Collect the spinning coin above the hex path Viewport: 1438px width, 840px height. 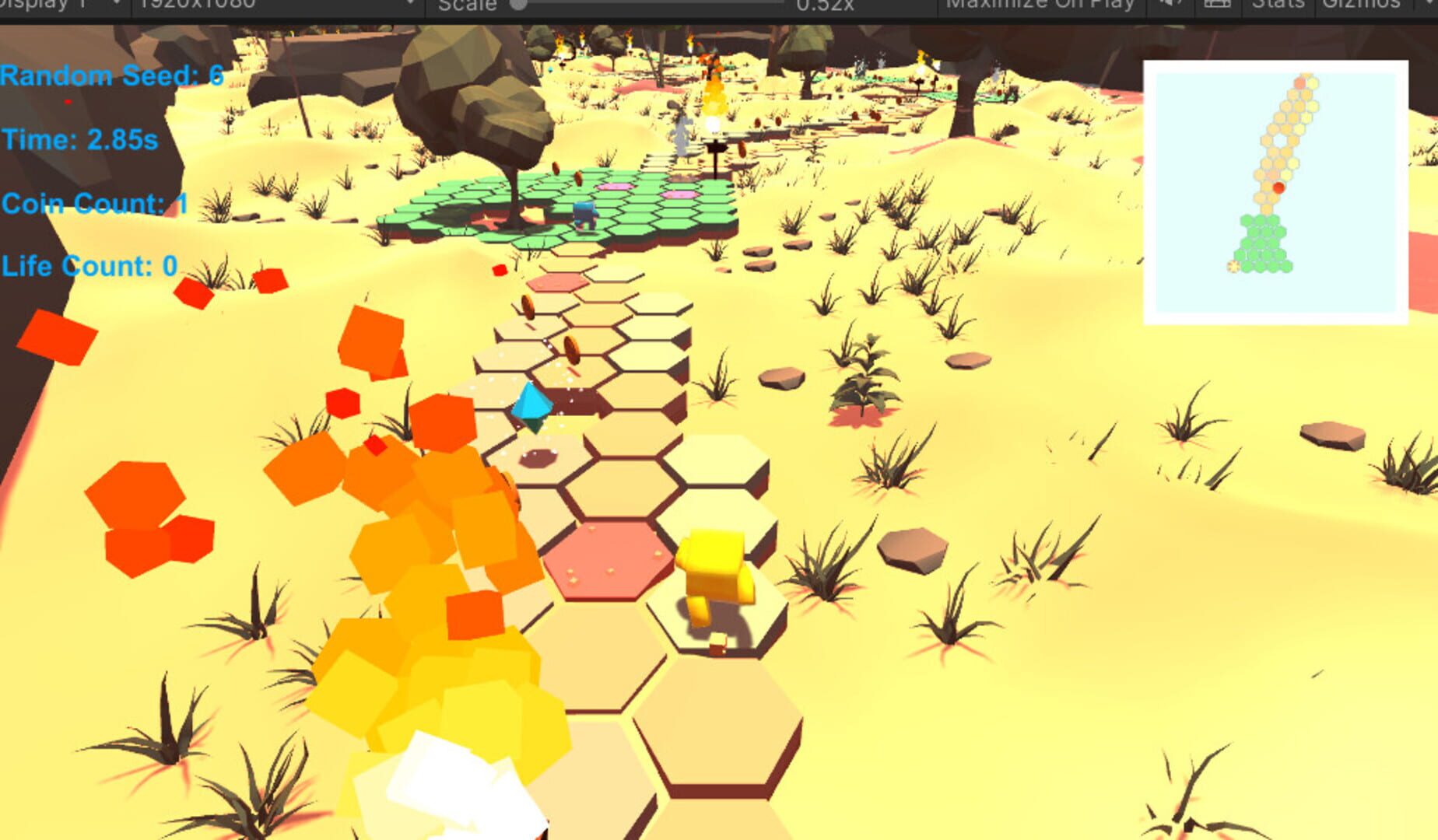(x=571, y=350)
